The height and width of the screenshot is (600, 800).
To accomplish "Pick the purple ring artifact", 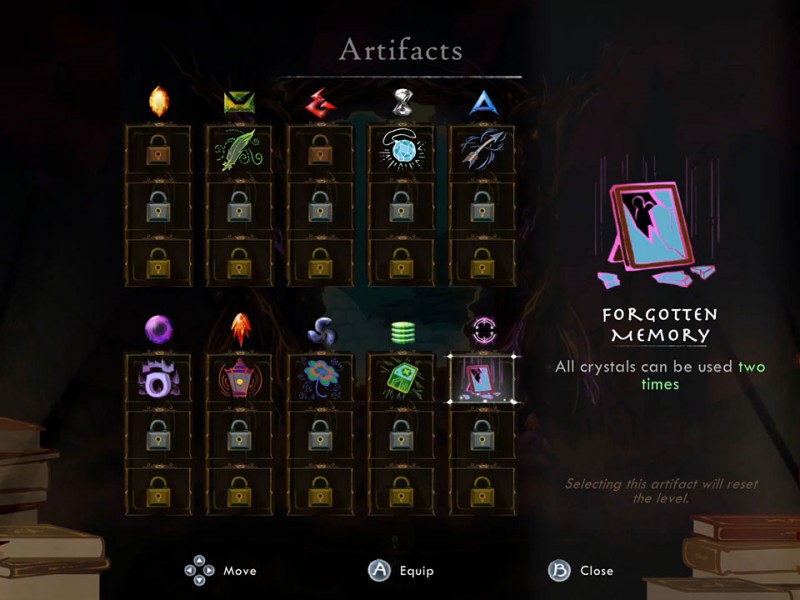I will pyautogui.click(x=158, y=379).
